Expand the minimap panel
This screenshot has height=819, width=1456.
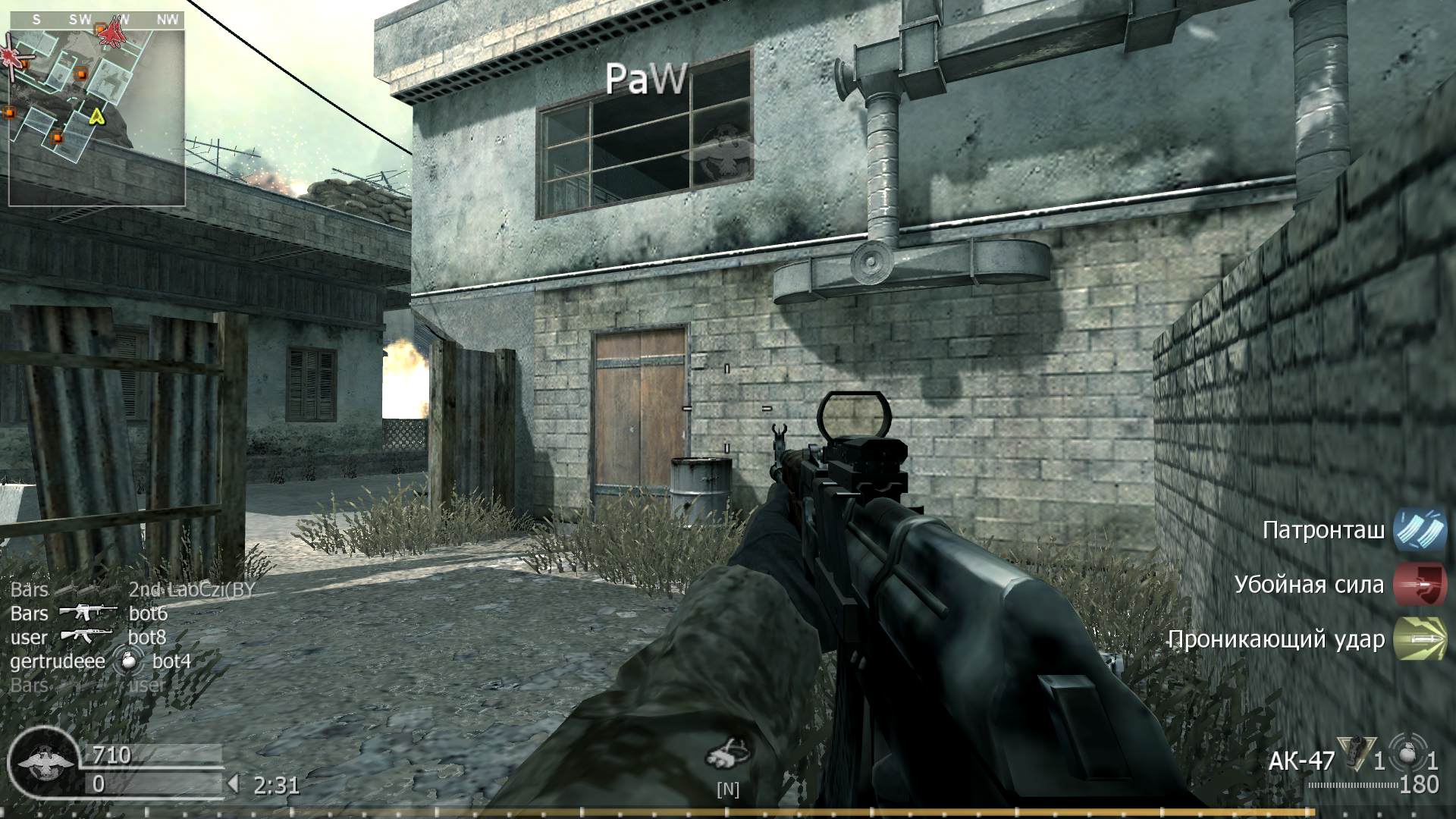point(97,106)
